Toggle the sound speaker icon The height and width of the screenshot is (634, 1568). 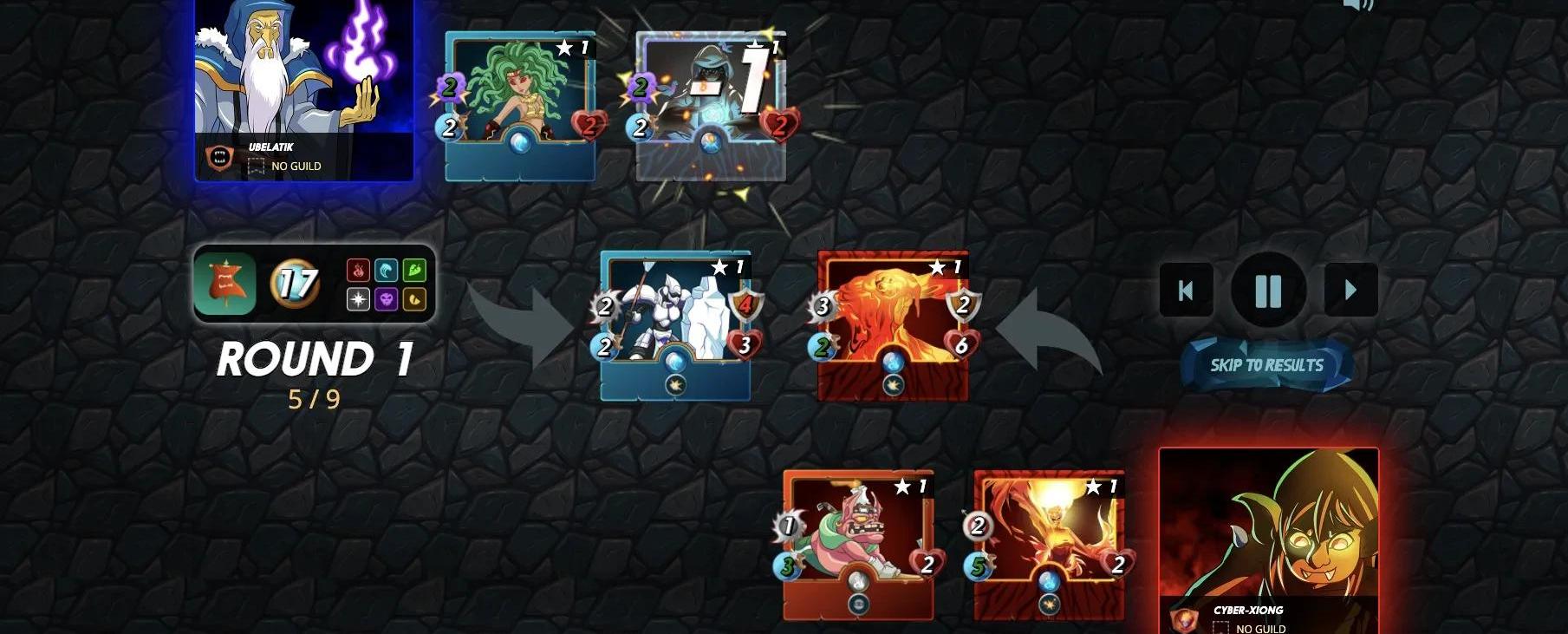point(1358,5)
